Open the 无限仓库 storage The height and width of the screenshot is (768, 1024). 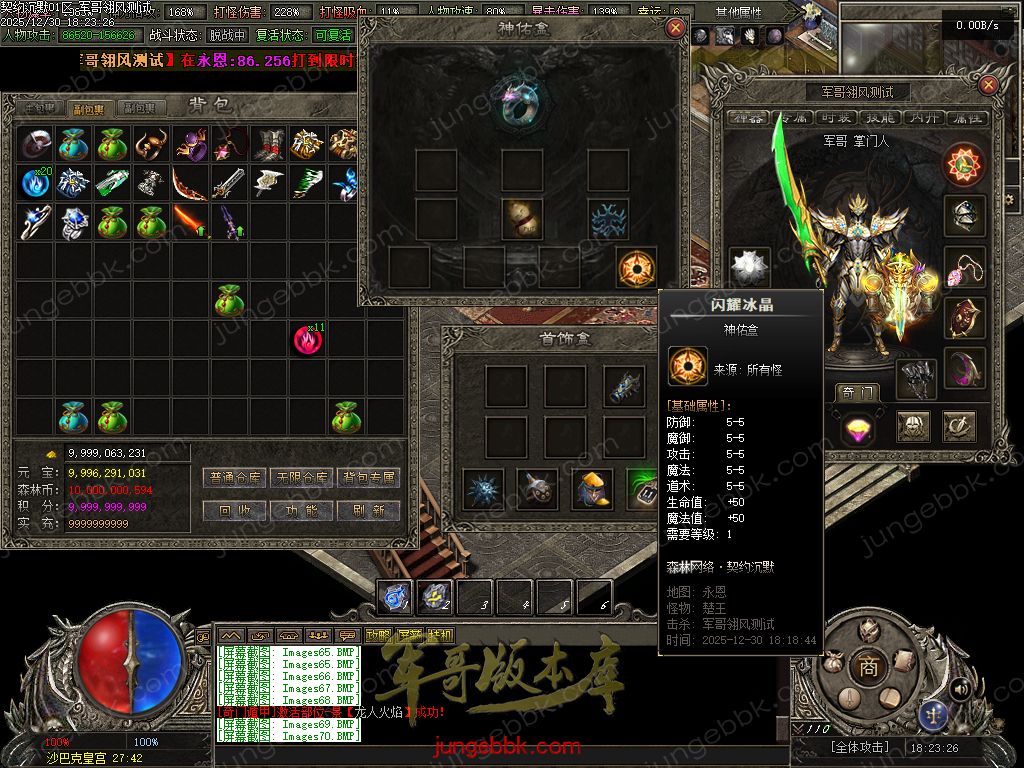(x=301, y=478)
